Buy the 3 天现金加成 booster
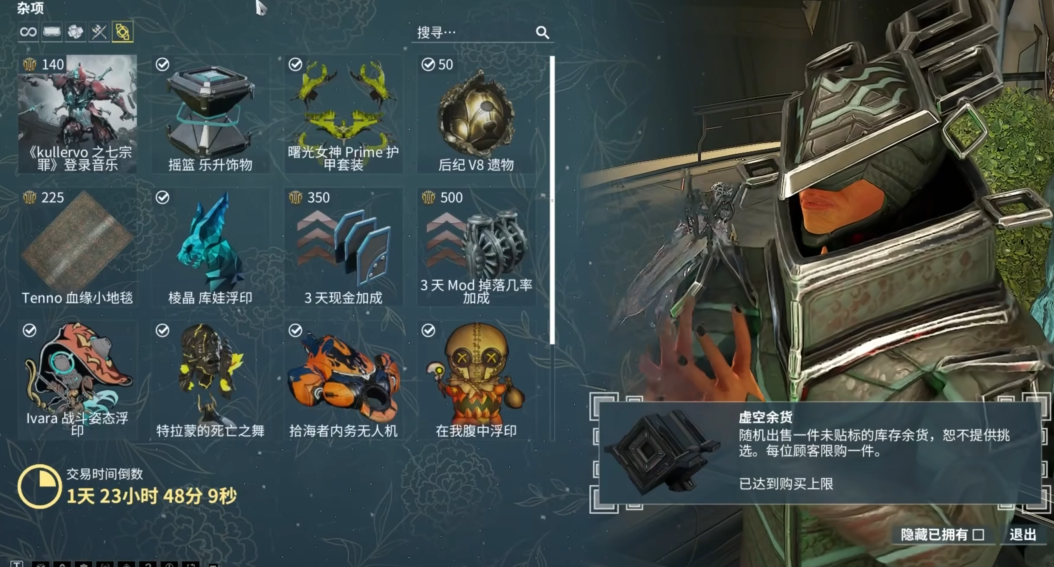The height and width of the screenshot is (567, 1054). point(343,247)
